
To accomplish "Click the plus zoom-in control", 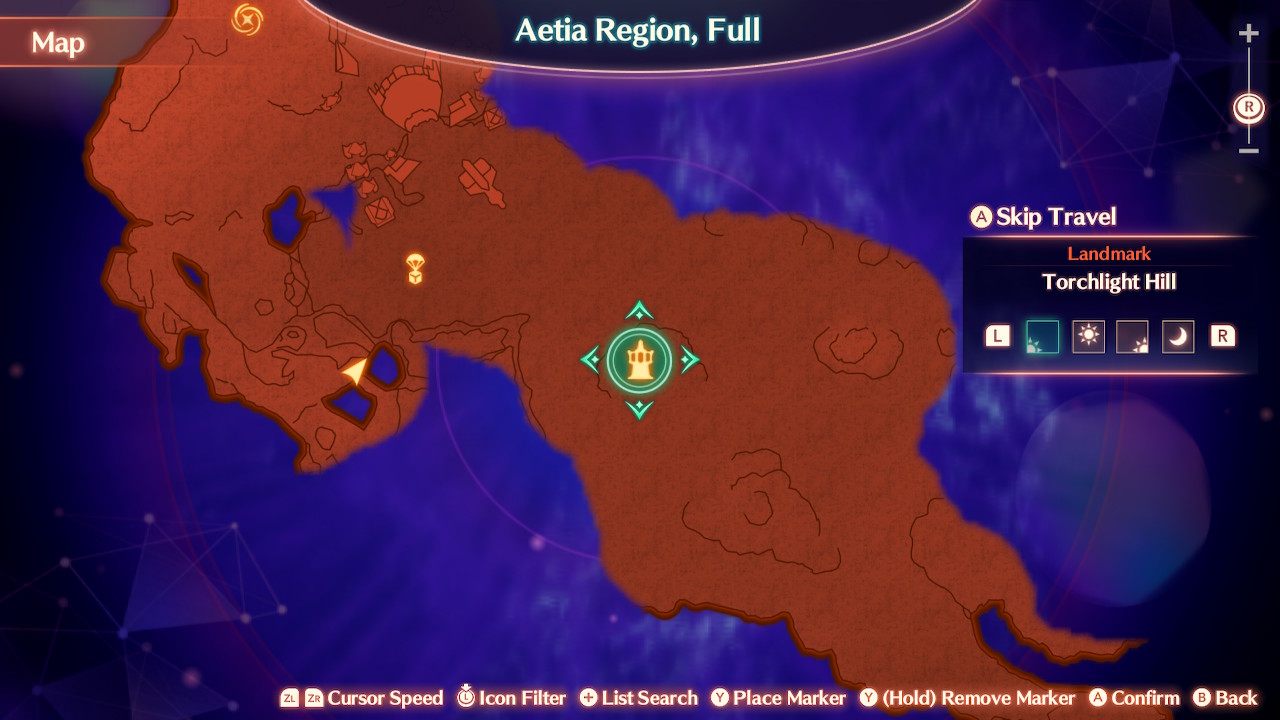I will pyautogui.click(x=1248, y=32).
